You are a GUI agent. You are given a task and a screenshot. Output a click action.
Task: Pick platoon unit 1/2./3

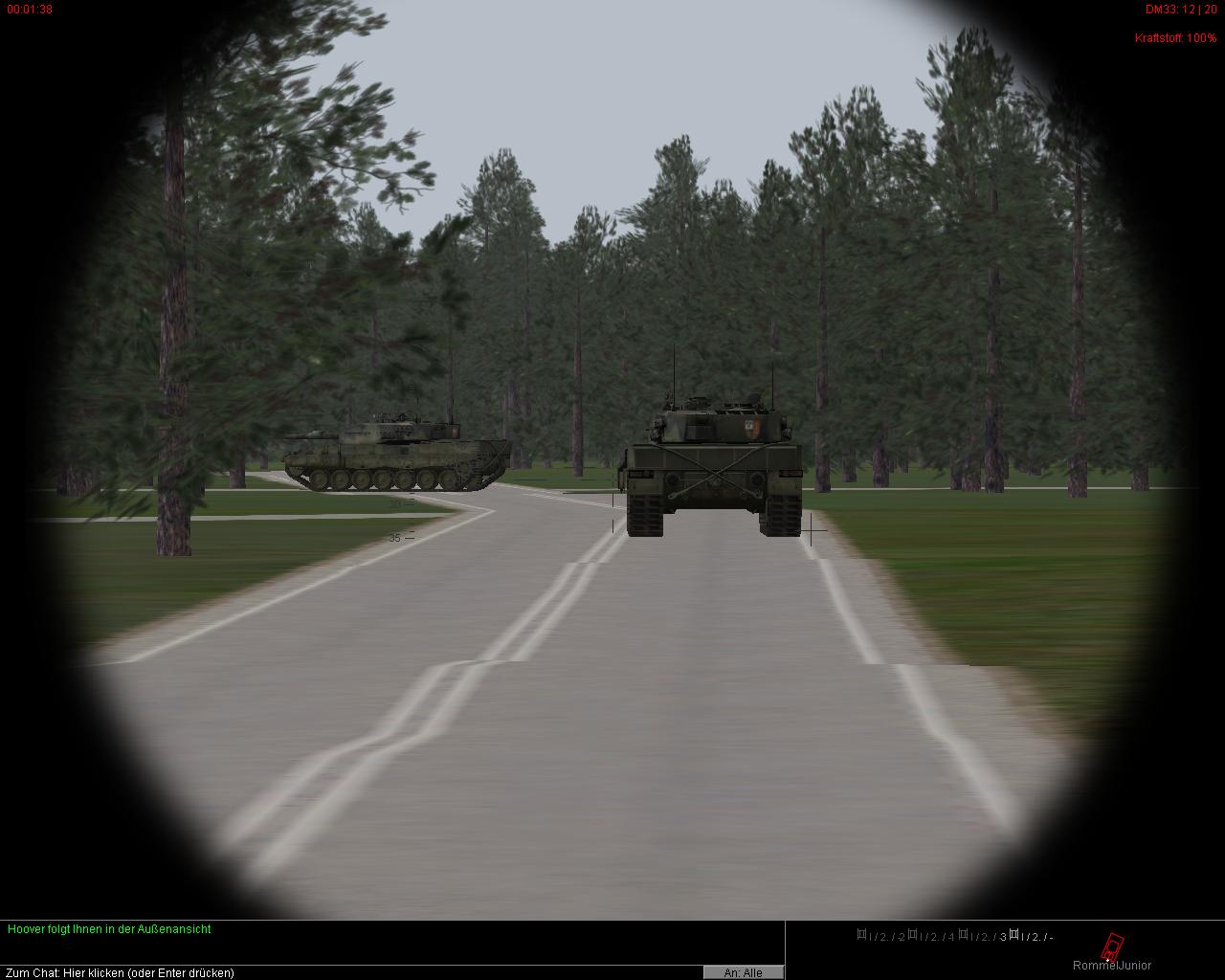(x=984, y=936)
